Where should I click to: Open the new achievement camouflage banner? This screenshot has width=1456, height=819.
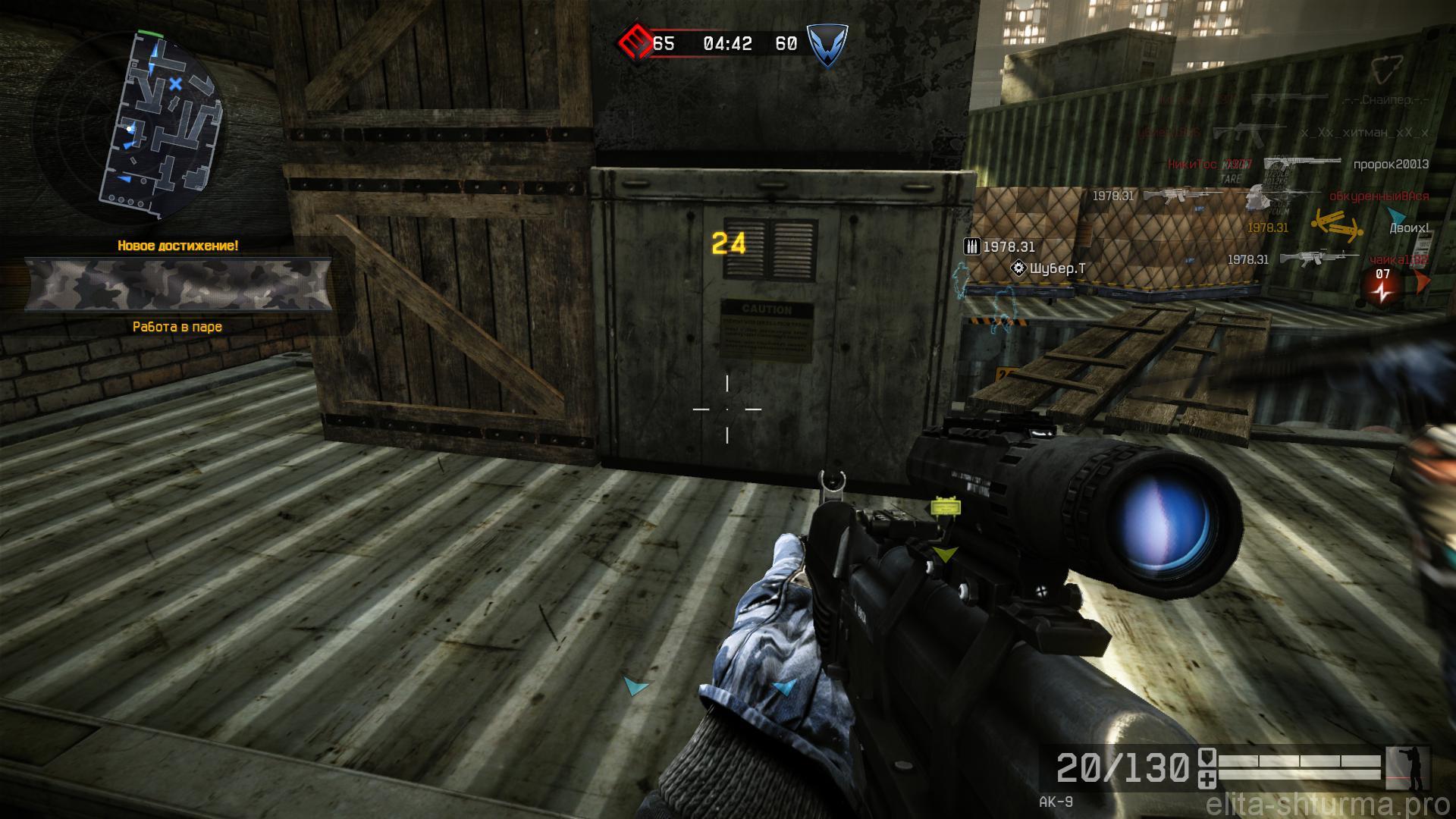point(178,285)
